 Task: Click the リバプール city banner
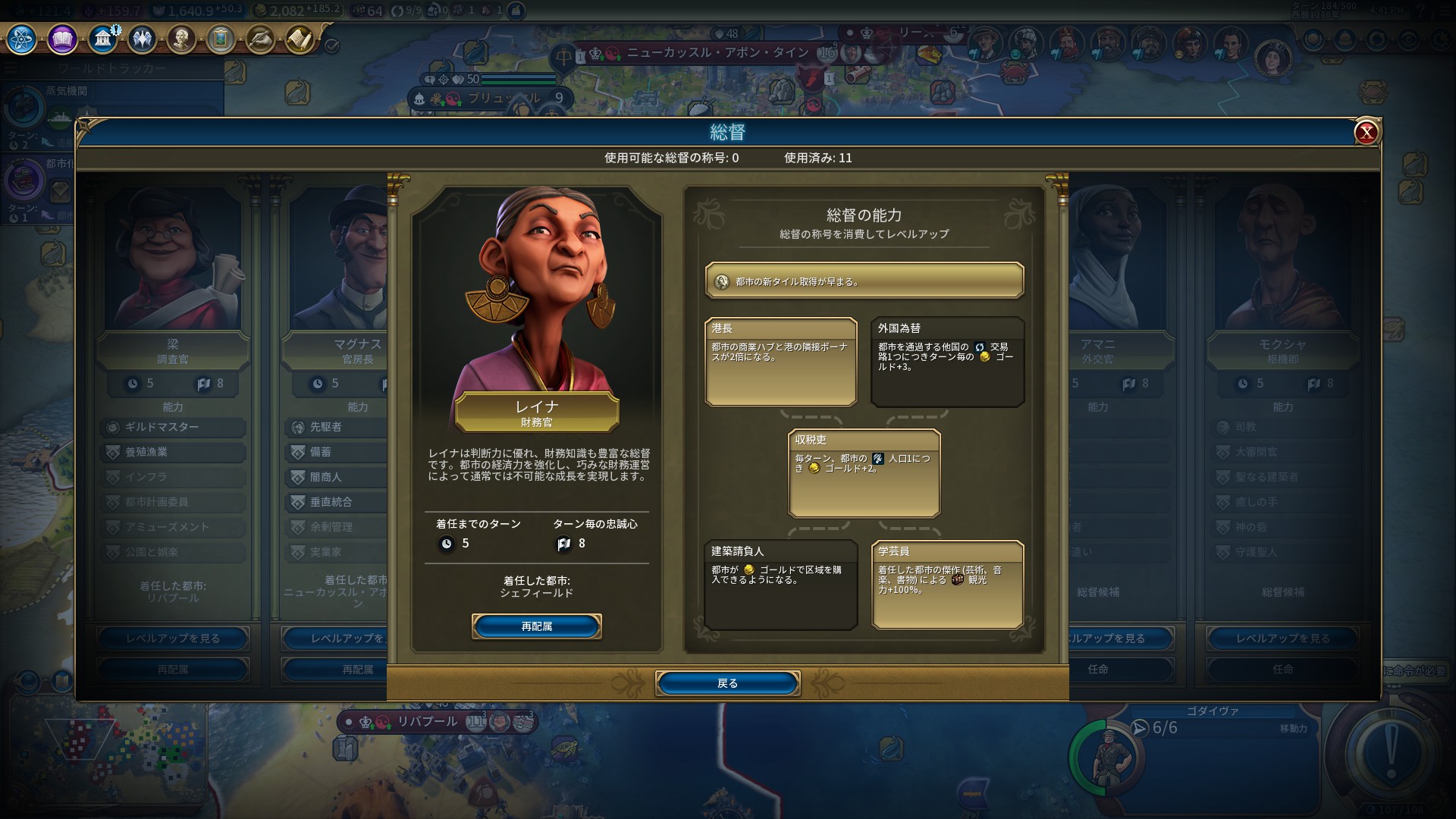pos(427,721)
